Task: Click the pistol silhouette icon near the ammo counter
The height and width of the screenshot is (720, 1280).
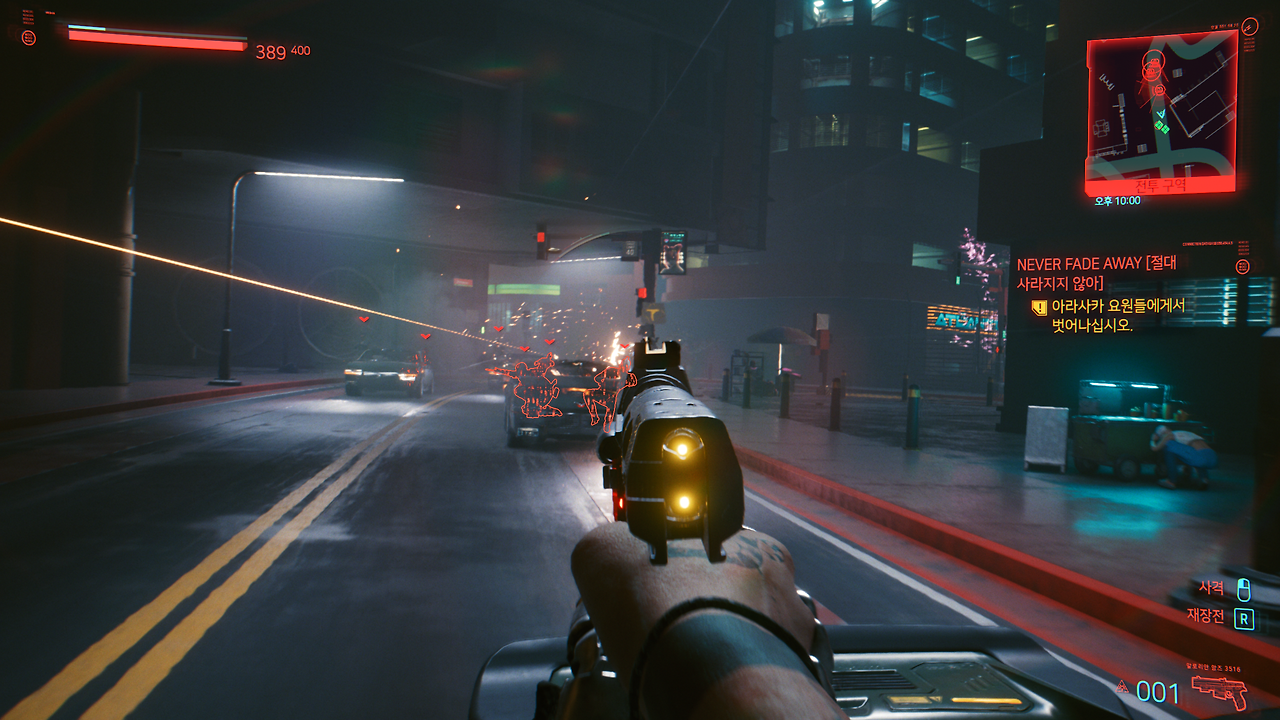Action: pyautogui.click(x=1219, y=690)
